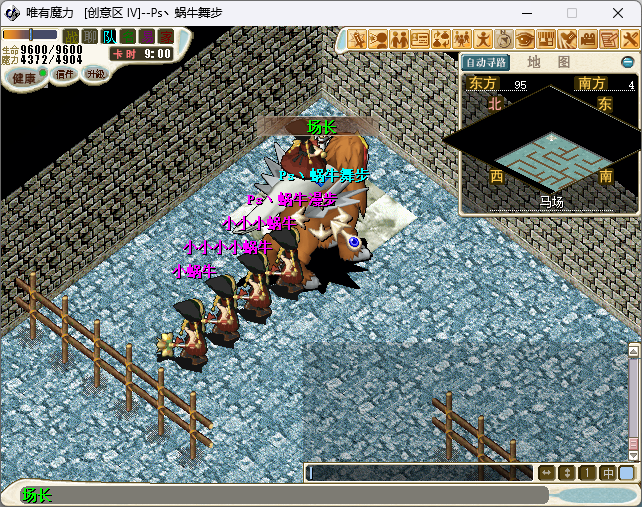Toggle the 战 battle mode button
Image resolution: width=642 pixels, height=507 pixels.
click(x=70, y=37)
